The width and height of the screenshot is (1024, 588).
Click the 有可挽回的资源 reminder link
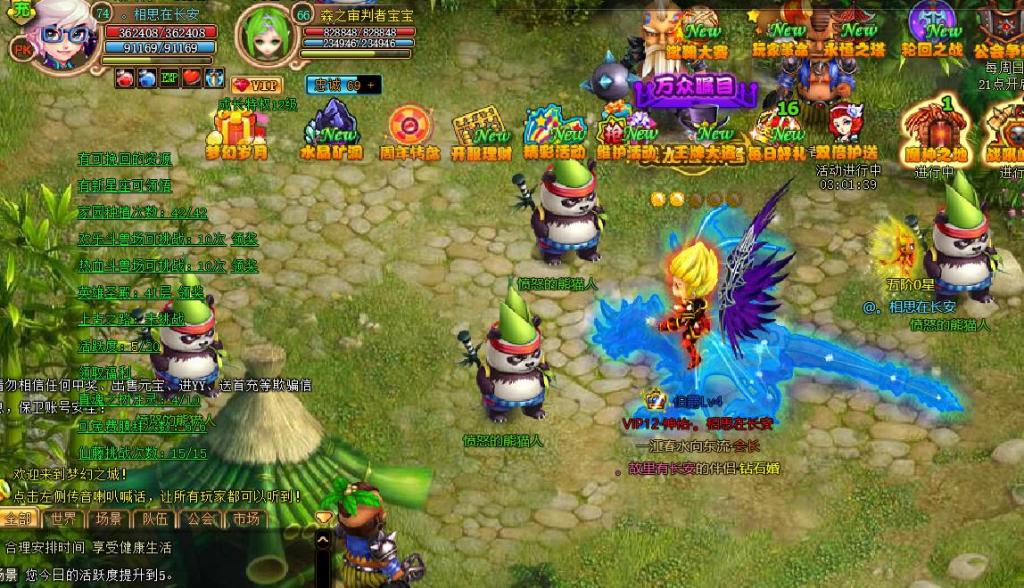pyautogui.click(x=125, y=159)
